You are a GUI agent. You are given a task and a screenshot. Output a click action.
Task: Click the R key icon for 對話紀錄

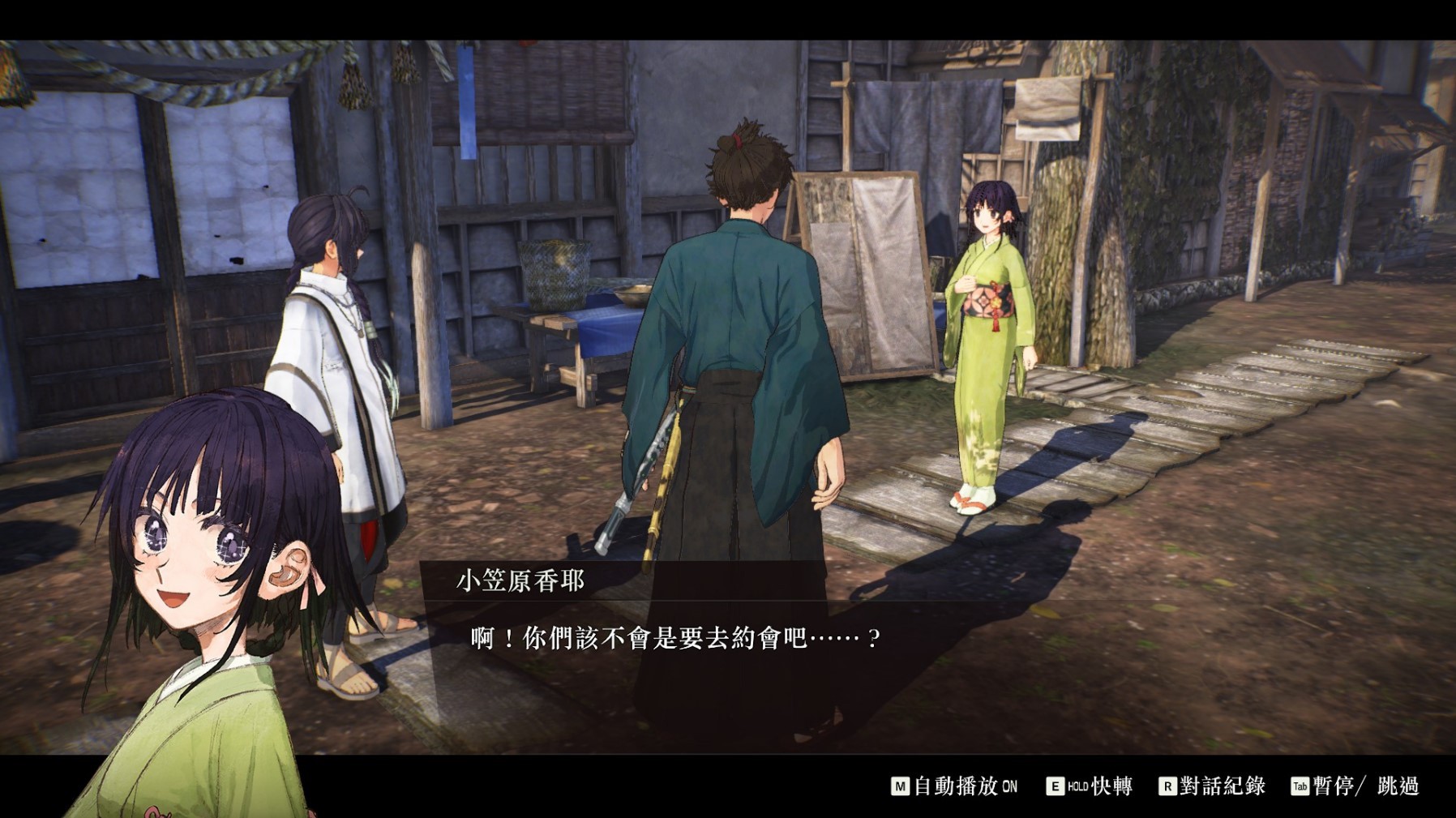pyautogui.click(x=1167, y=785)
